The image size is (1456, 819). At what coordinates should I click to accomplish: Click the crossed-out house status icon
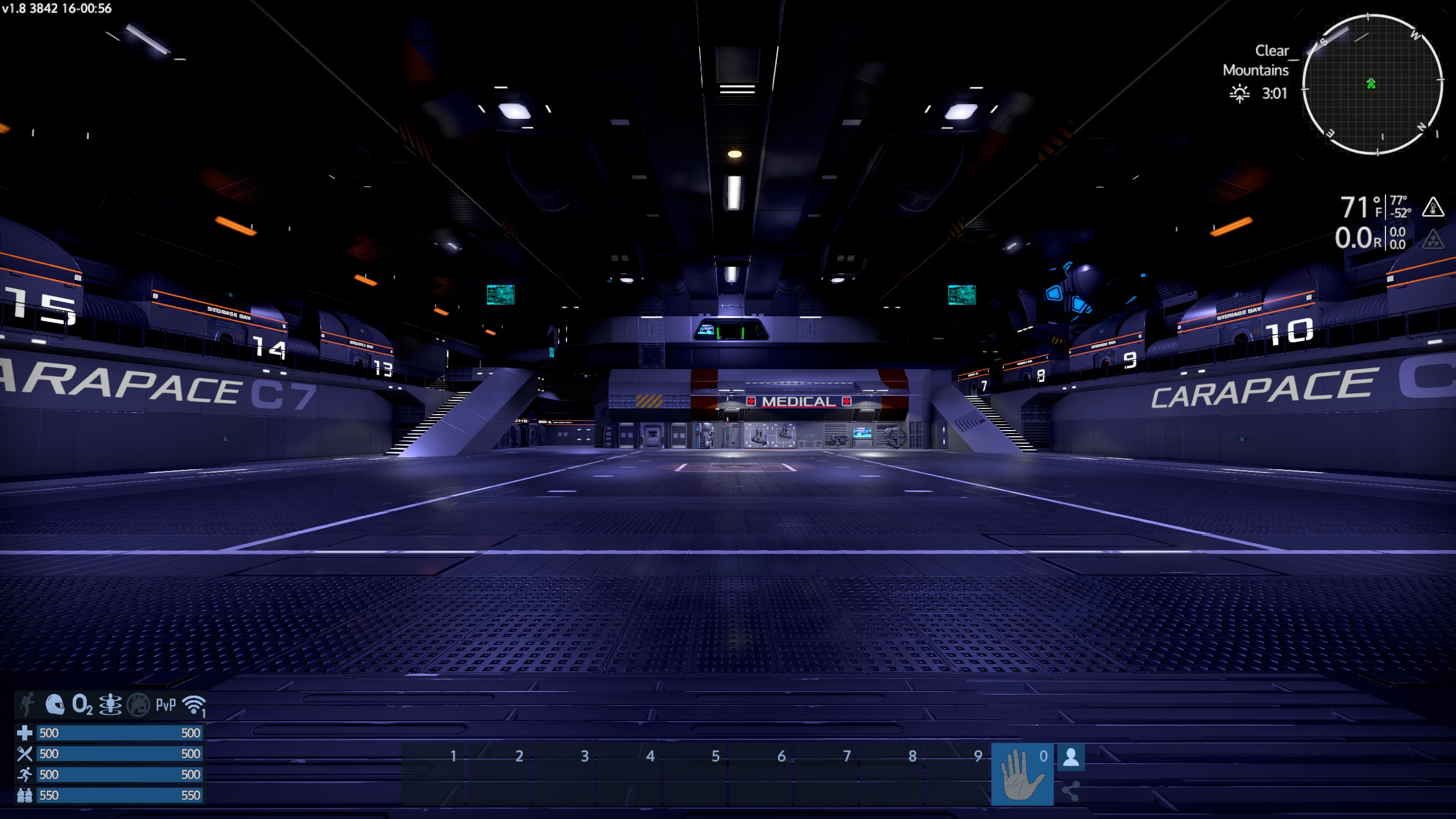138,705
